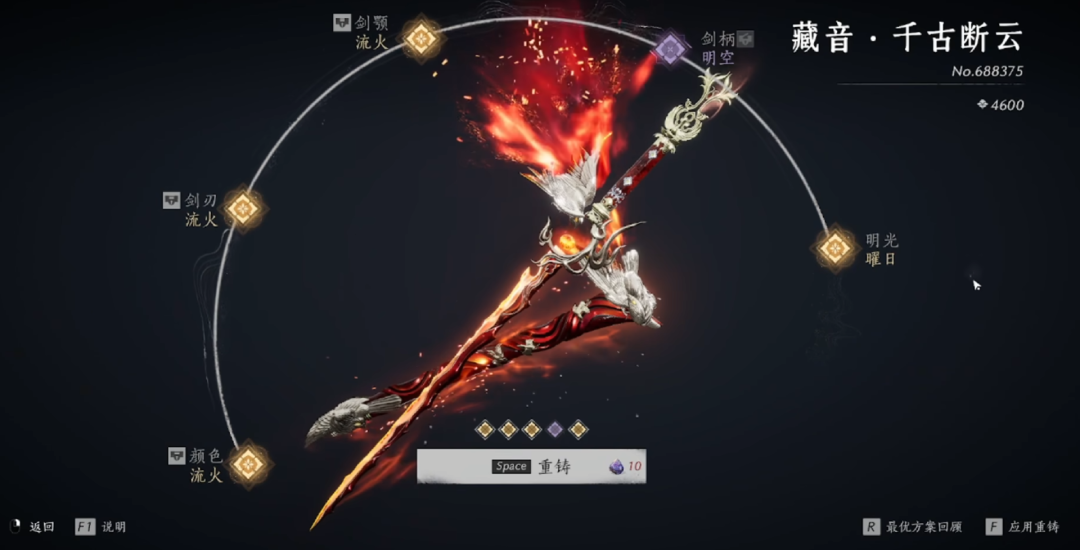The height and width of the screenshot is (550, 1080).
Task: Click the 重铸 reforge button
Action: point(531,466)
